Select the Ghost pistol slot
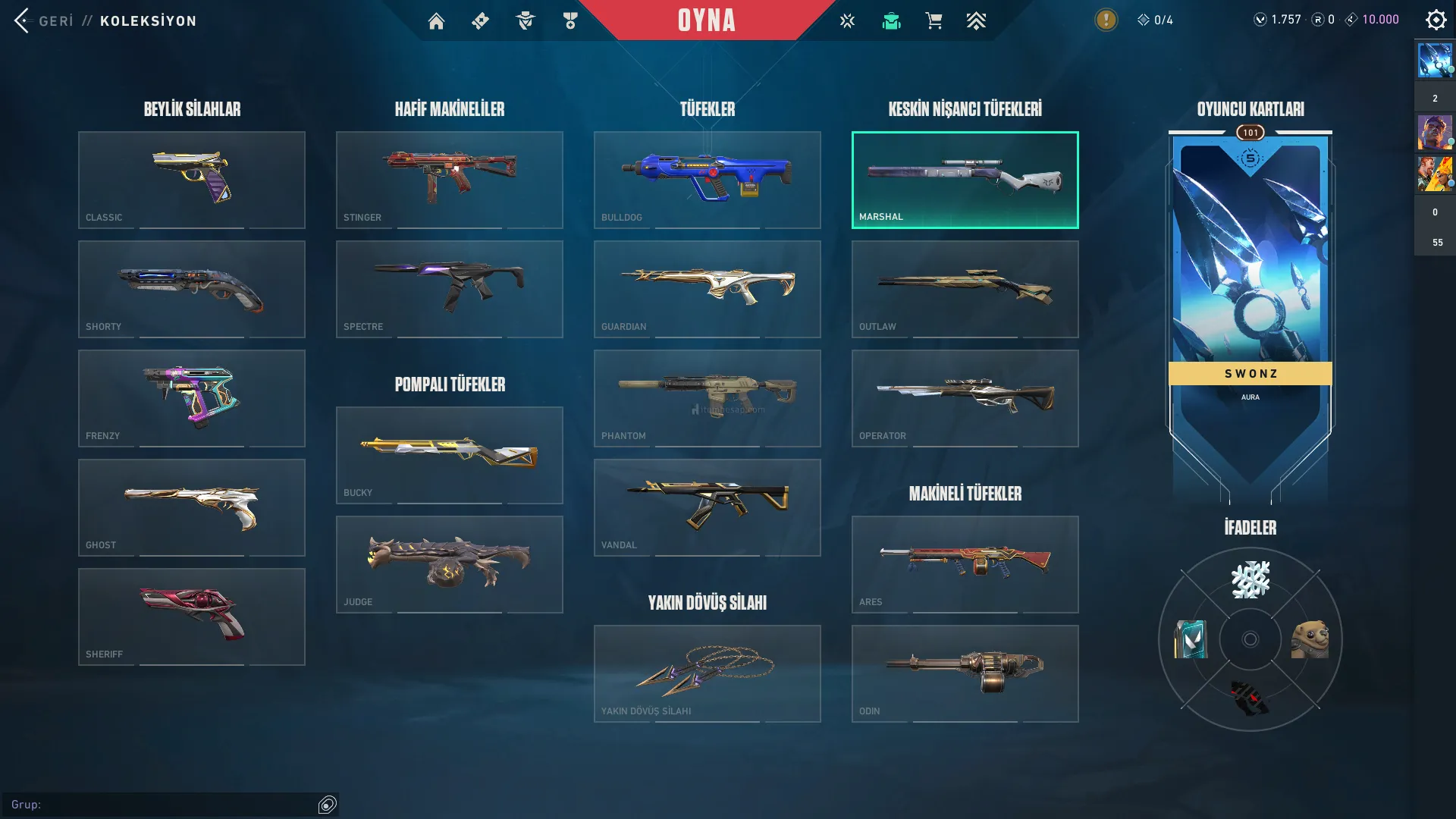1456x819 pixels. click(x=192, y=507)
